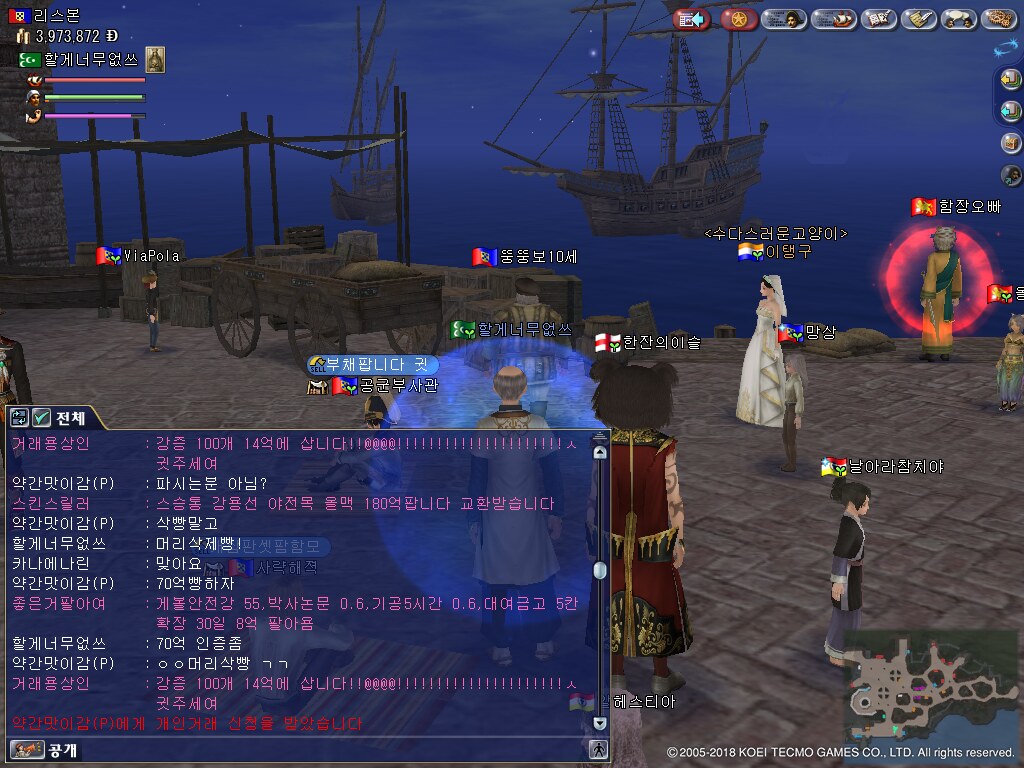Open the scroll and quill menu
The height and width of the screenshot is (768, 1024).
click(918, 19)
